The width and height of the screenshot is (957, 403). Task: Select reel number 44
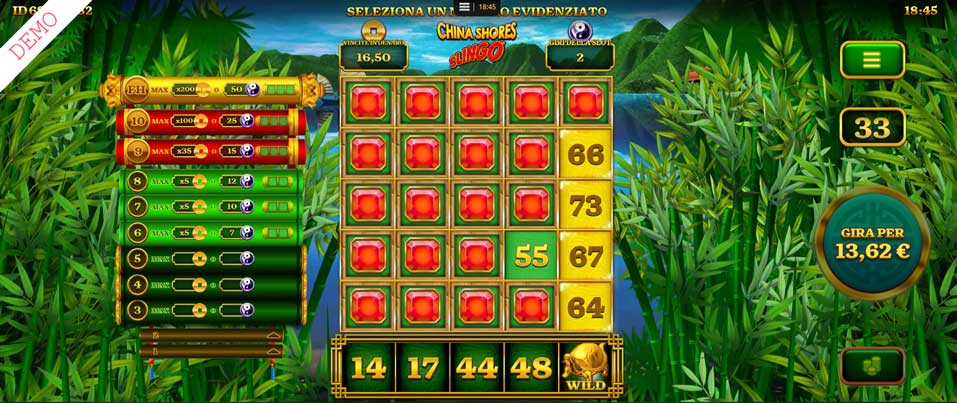[x=477, y=367]
